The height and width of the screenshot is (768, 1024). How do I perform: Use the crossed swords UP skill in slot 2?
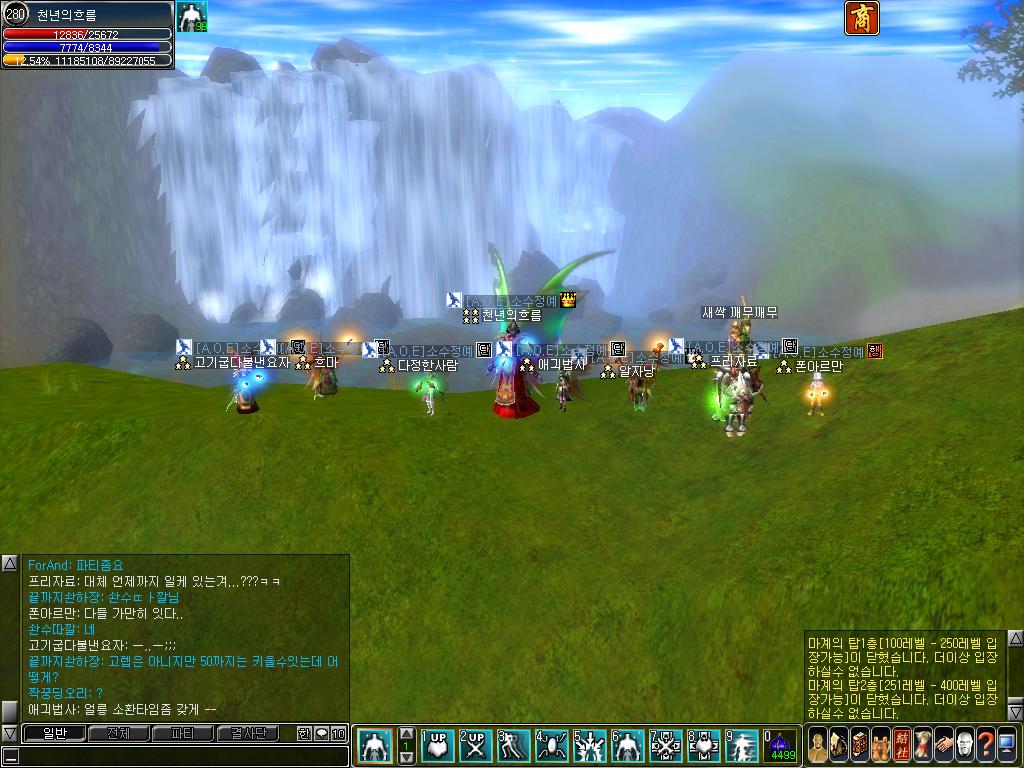click(x=475, y=746)
